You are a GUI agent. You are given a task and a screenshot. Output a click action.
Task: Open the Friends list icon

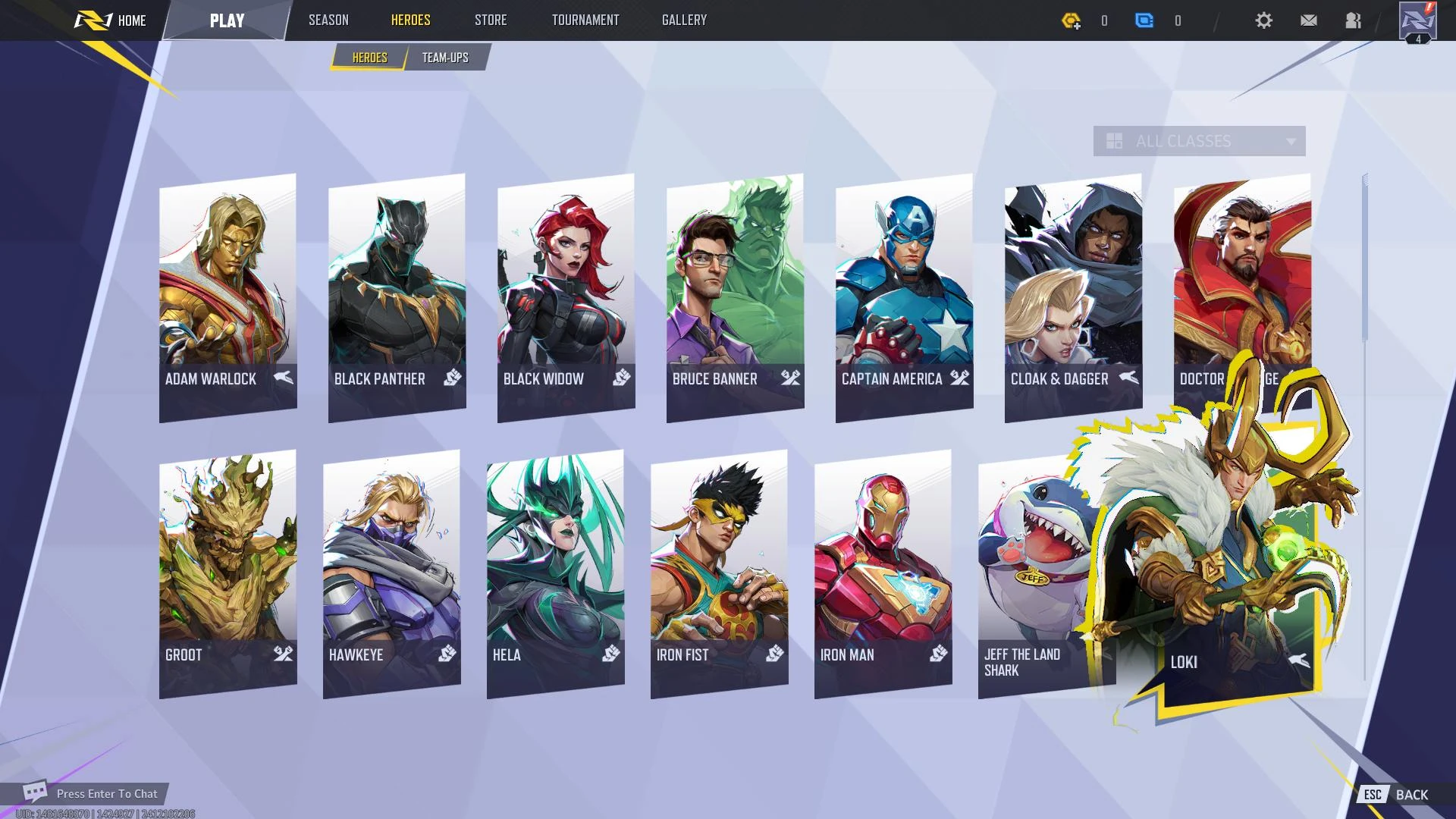tap(1352, 20)
